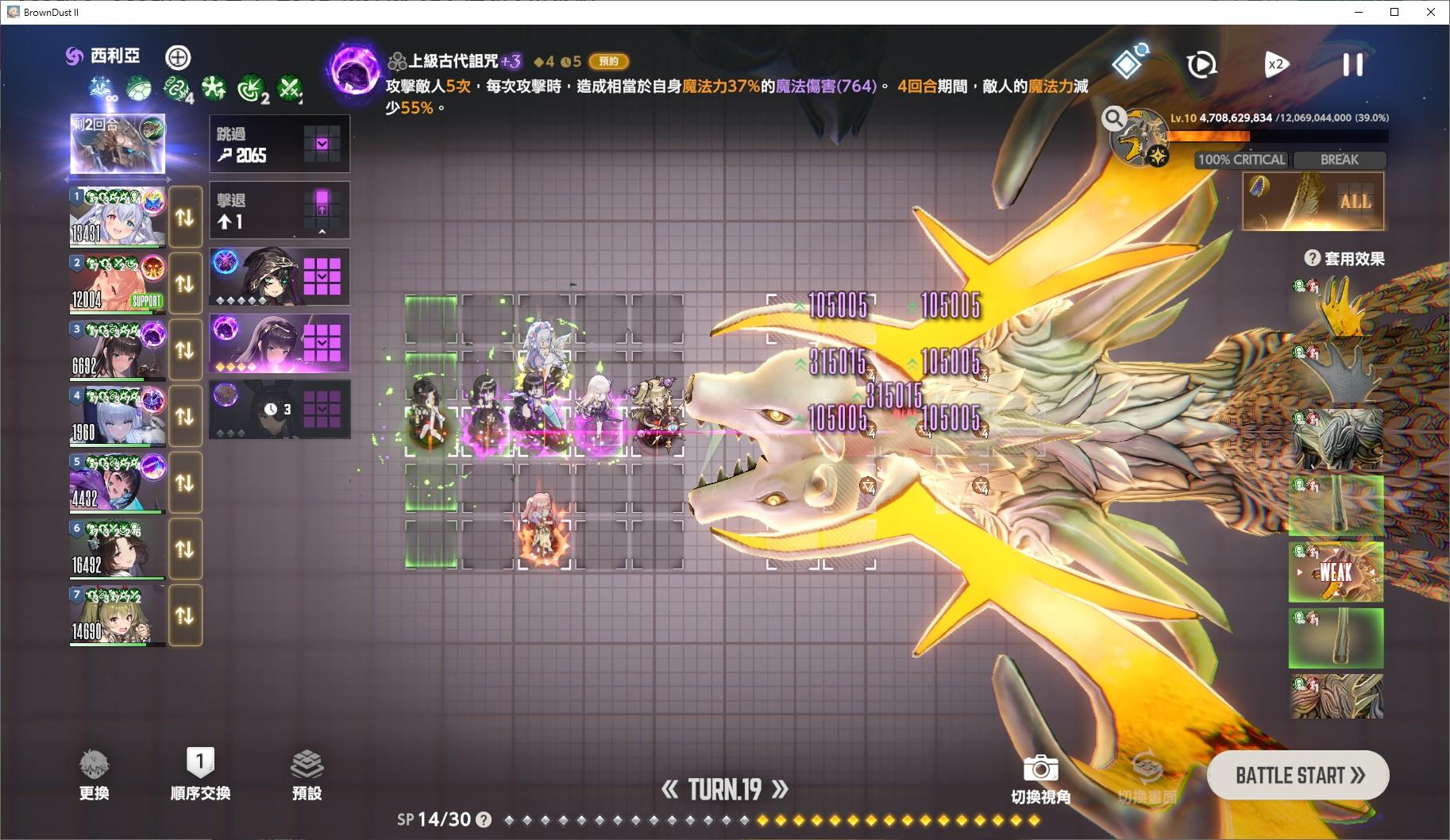Click the 預約 reservation label
This screenshot has height=840, width=1450.
(610, 62)
